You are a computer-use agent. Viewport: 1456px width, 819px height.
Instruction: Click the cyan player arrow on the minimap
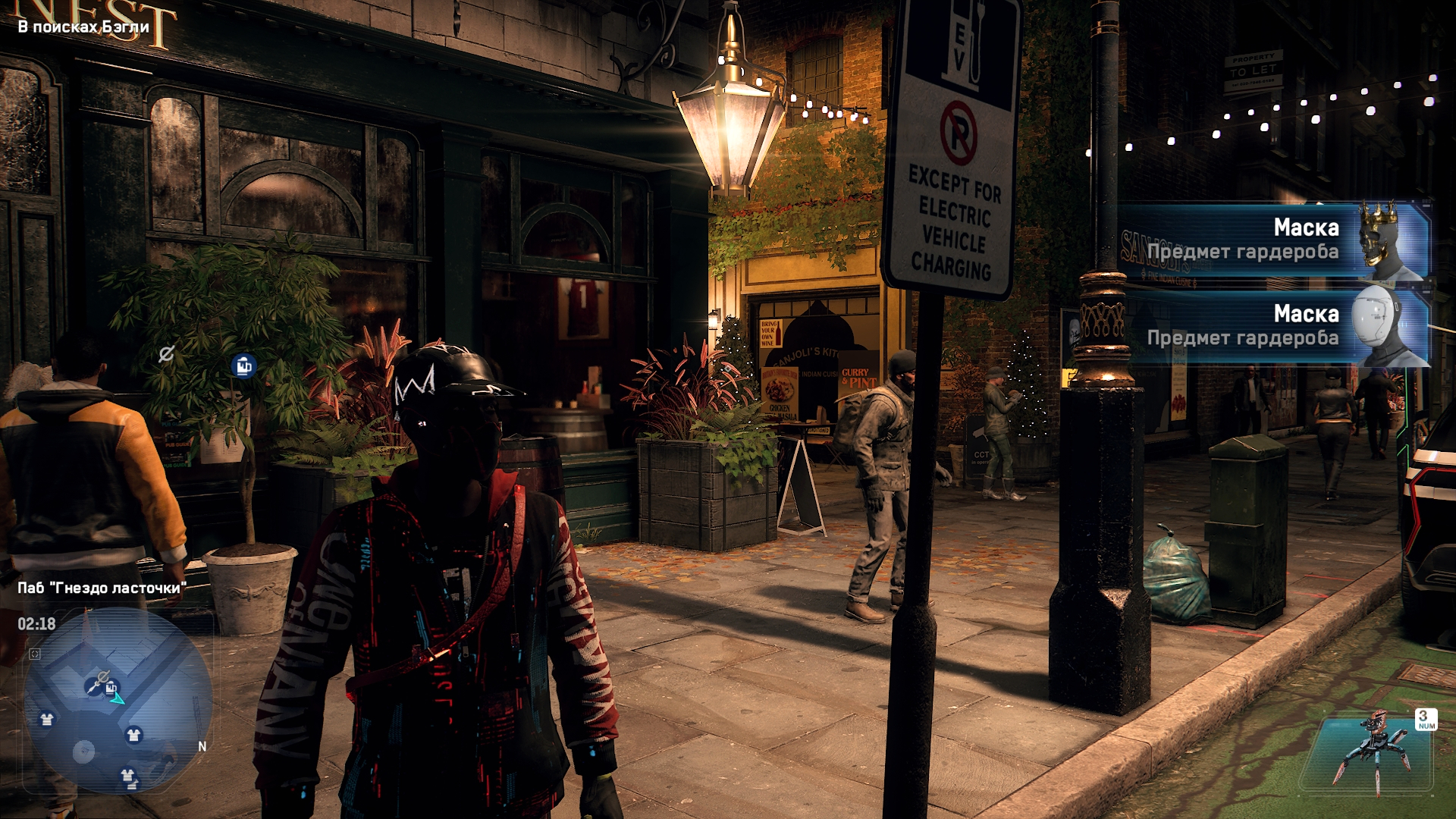(118, 698)
